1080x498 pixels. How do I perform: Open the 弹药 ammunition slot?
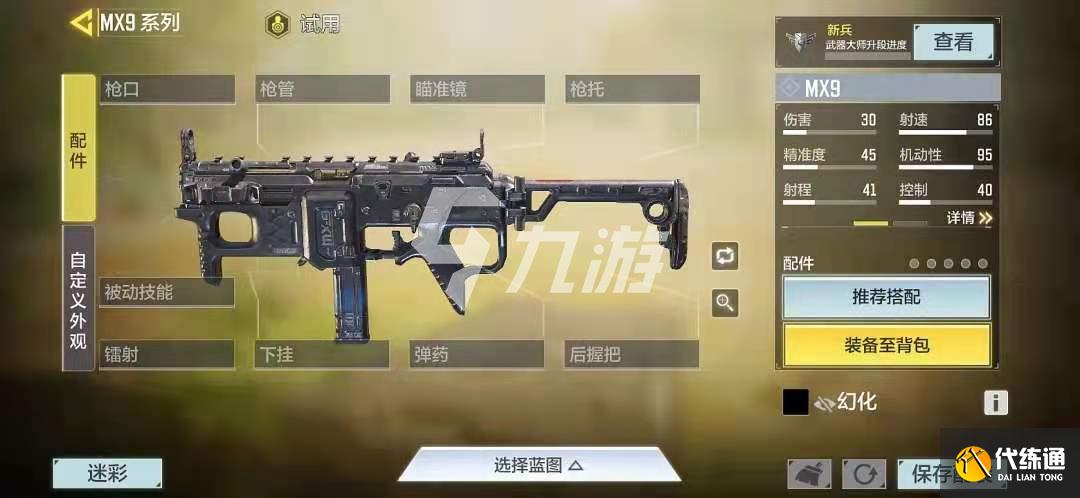(477, 354)
